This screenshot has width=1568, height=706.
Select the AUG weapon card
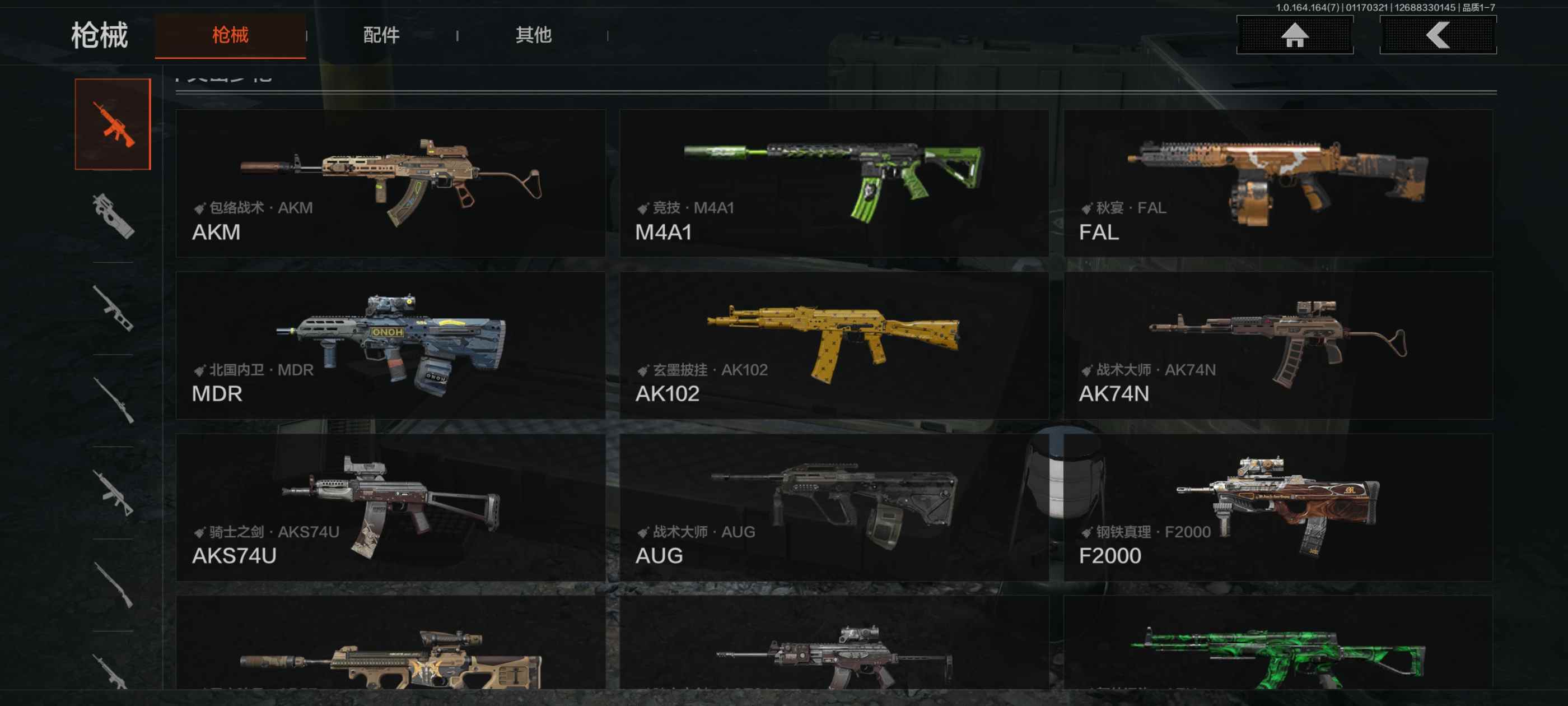coord(834,507)
